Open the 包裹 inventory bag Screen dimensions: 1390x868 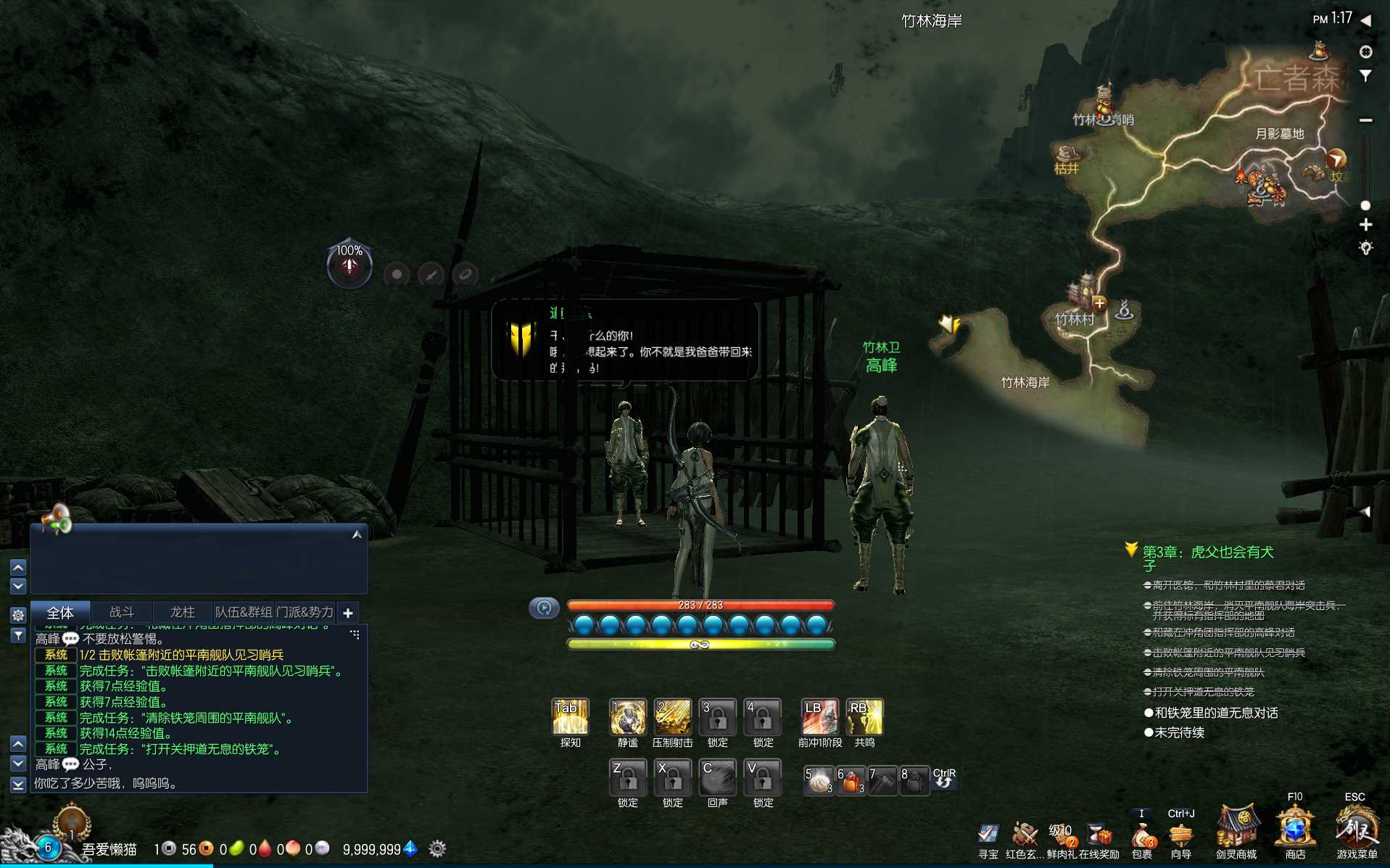[1142, 837]
